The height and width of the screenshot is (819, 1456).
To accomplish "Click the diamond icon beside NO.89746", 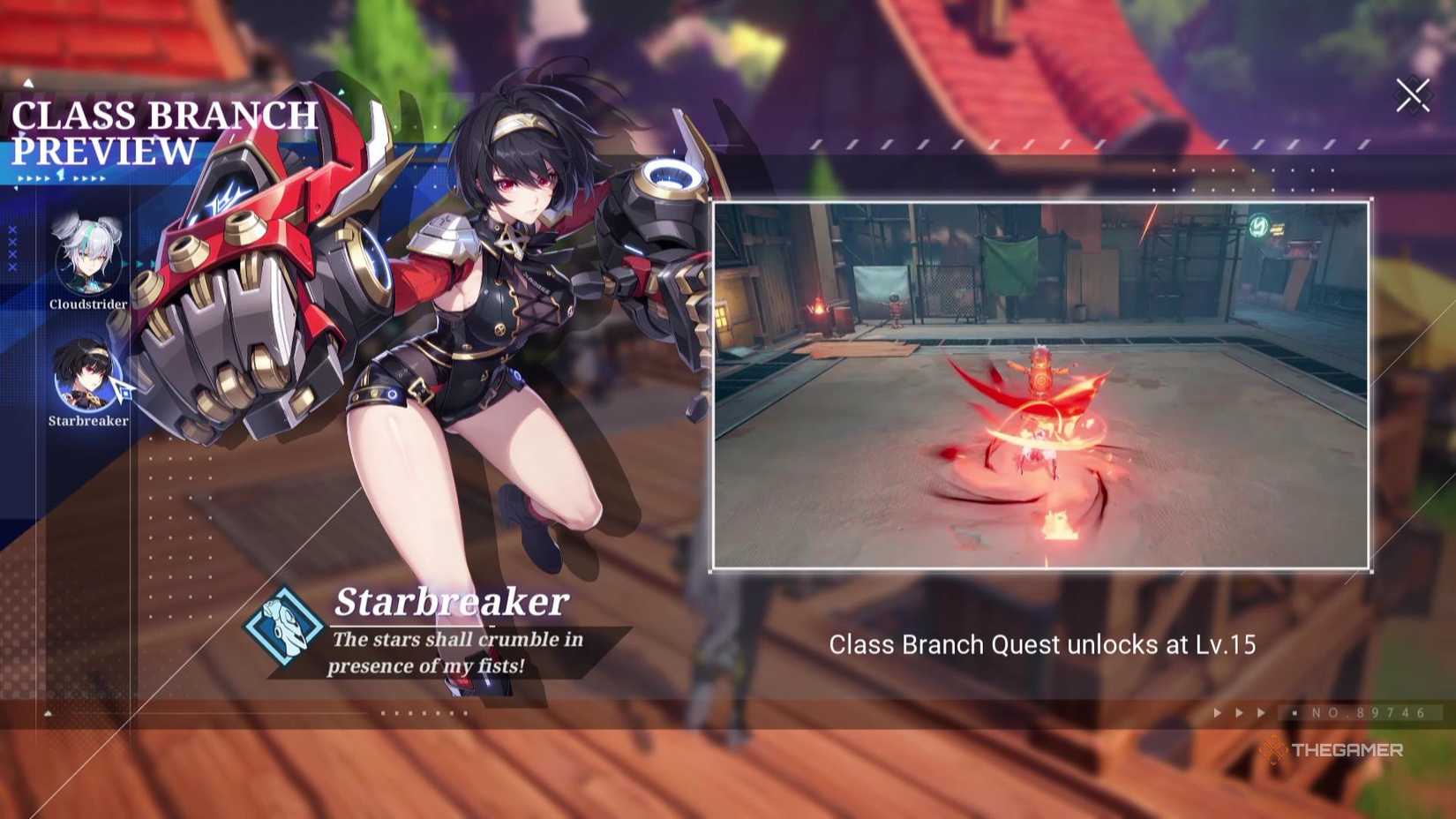I will (1294, 712).
